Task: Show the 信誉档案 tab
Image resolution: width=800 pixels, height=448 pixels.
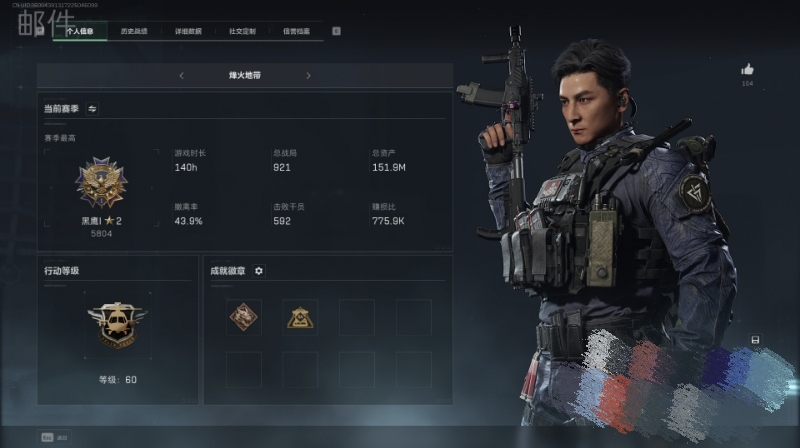Action: (296, 31)
